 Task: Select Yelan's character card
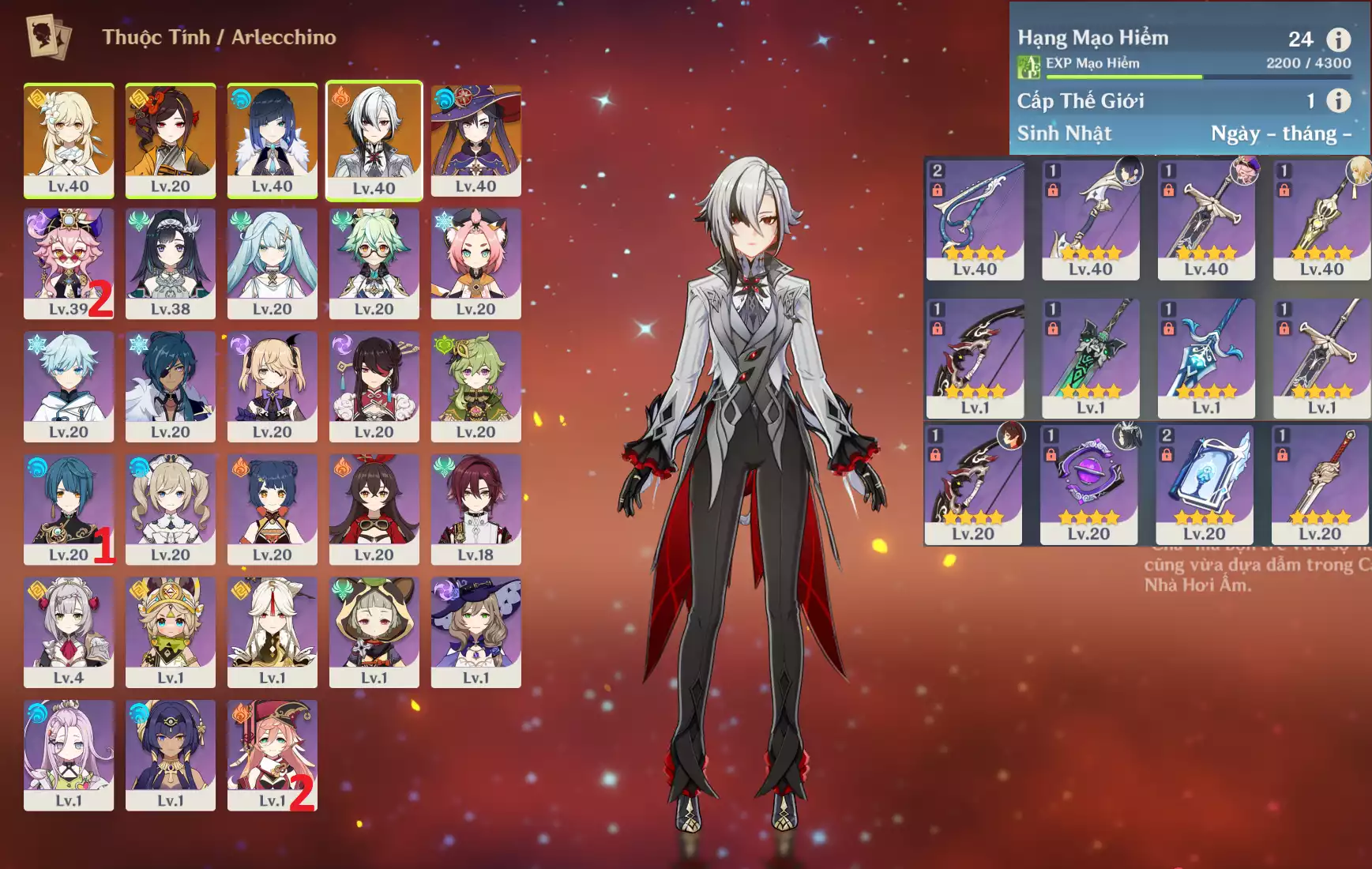point(272,140)
